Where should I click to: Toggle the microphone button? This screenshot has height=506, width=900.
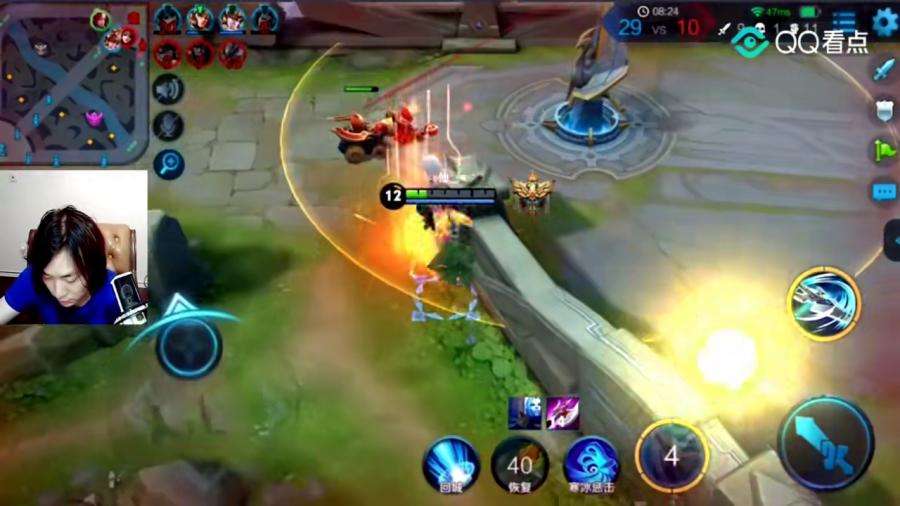coord(168,126)
